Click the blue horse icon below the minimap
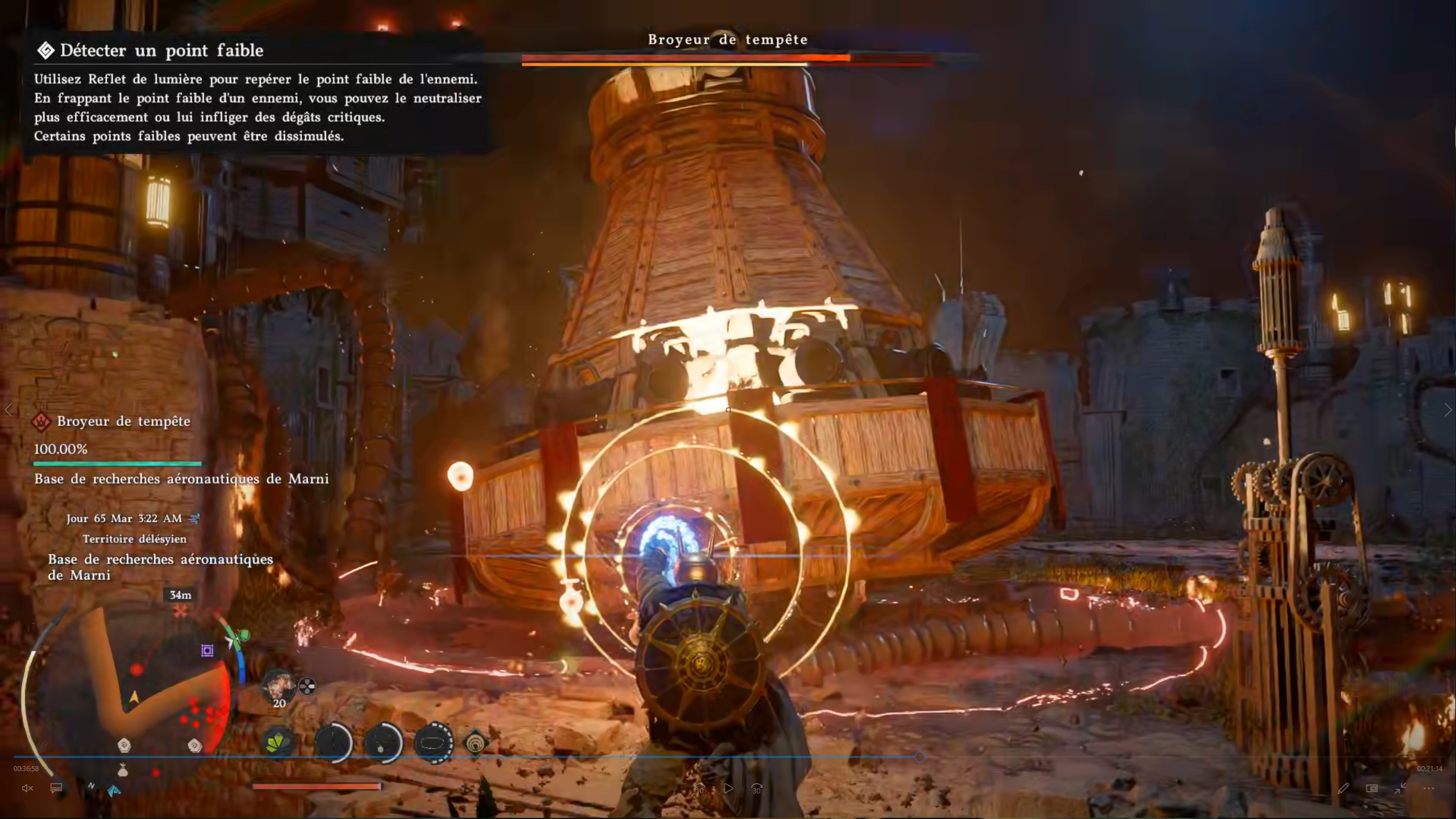Screen dimensions: 1456x819 coord(114,790)
